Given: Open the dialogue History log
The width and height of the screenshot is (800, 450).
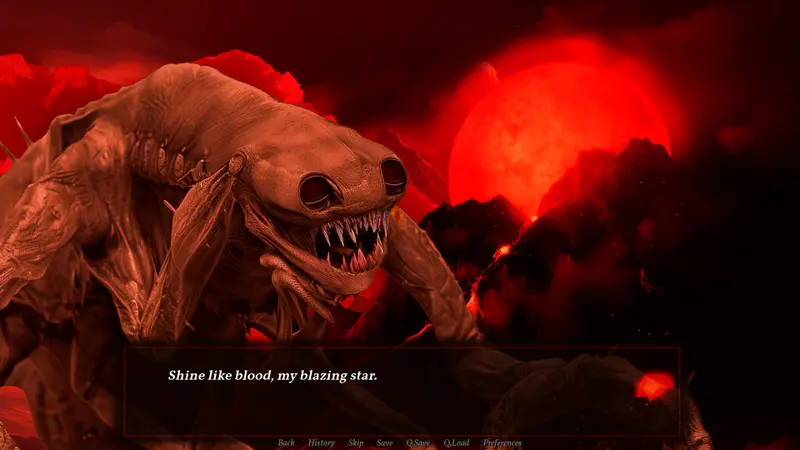Looking at the screenshot, I should point(321,442).
